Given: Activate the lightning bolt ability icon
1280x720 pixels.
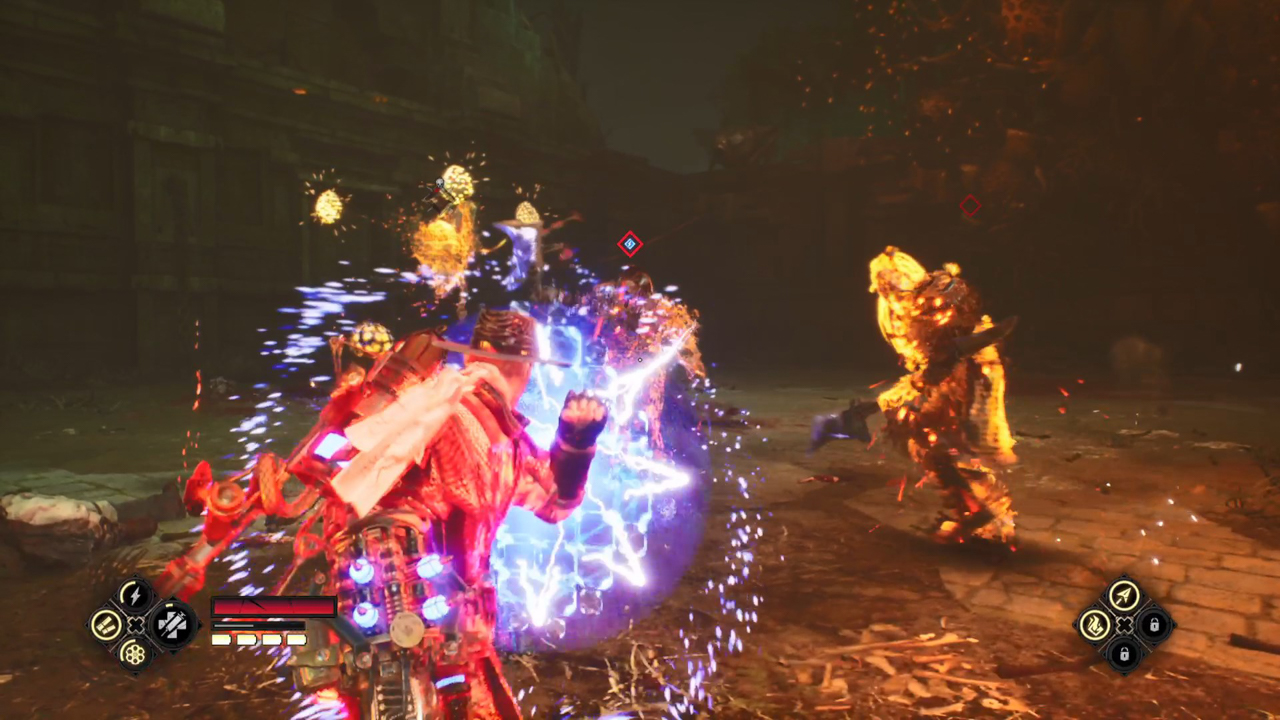Looking at the screenshot, I should tap(135, 597).
